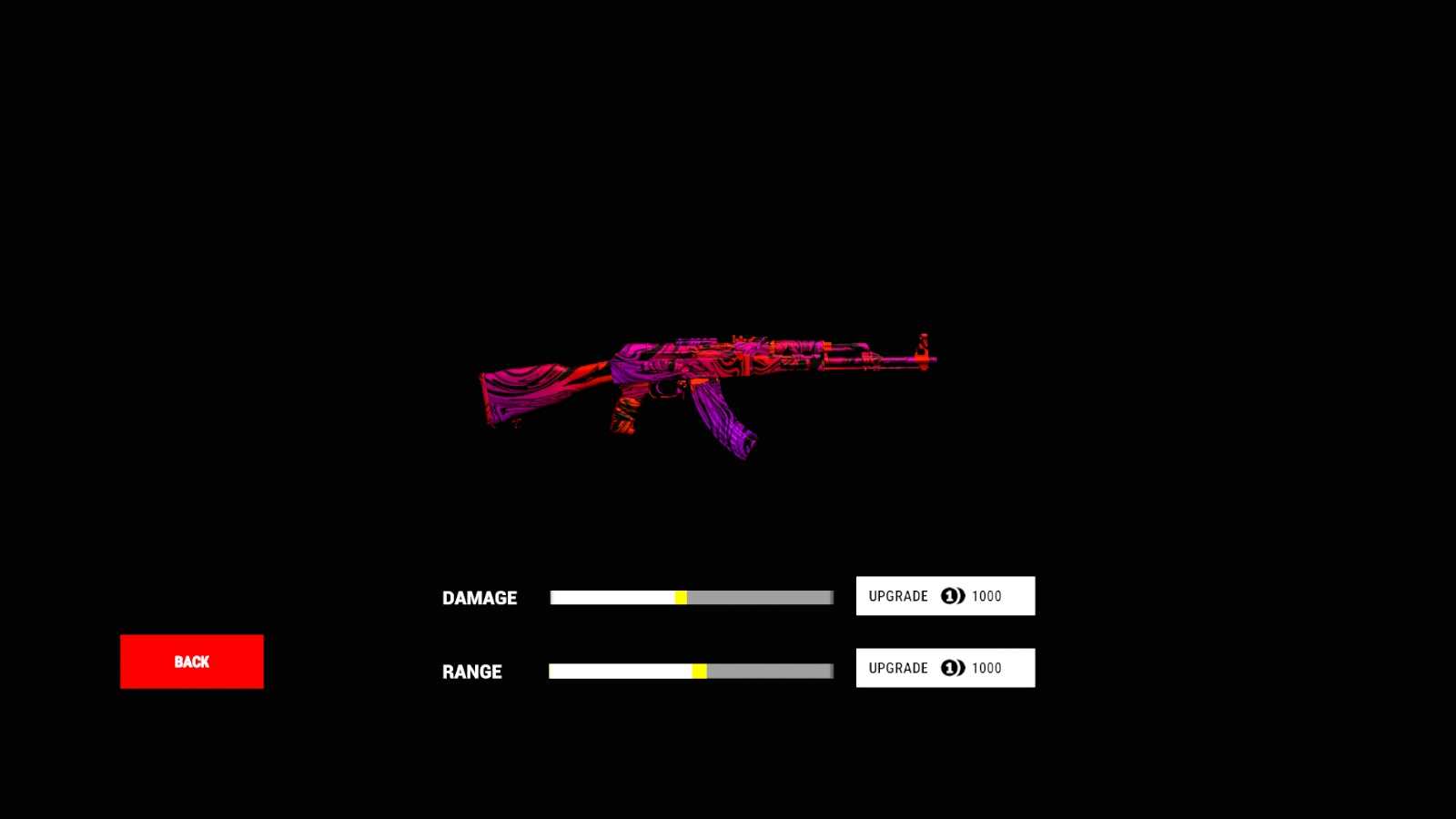The width and height of the screenshot is (1456, 819).
Task: Click the RANGE stat label
Action: 471,672
